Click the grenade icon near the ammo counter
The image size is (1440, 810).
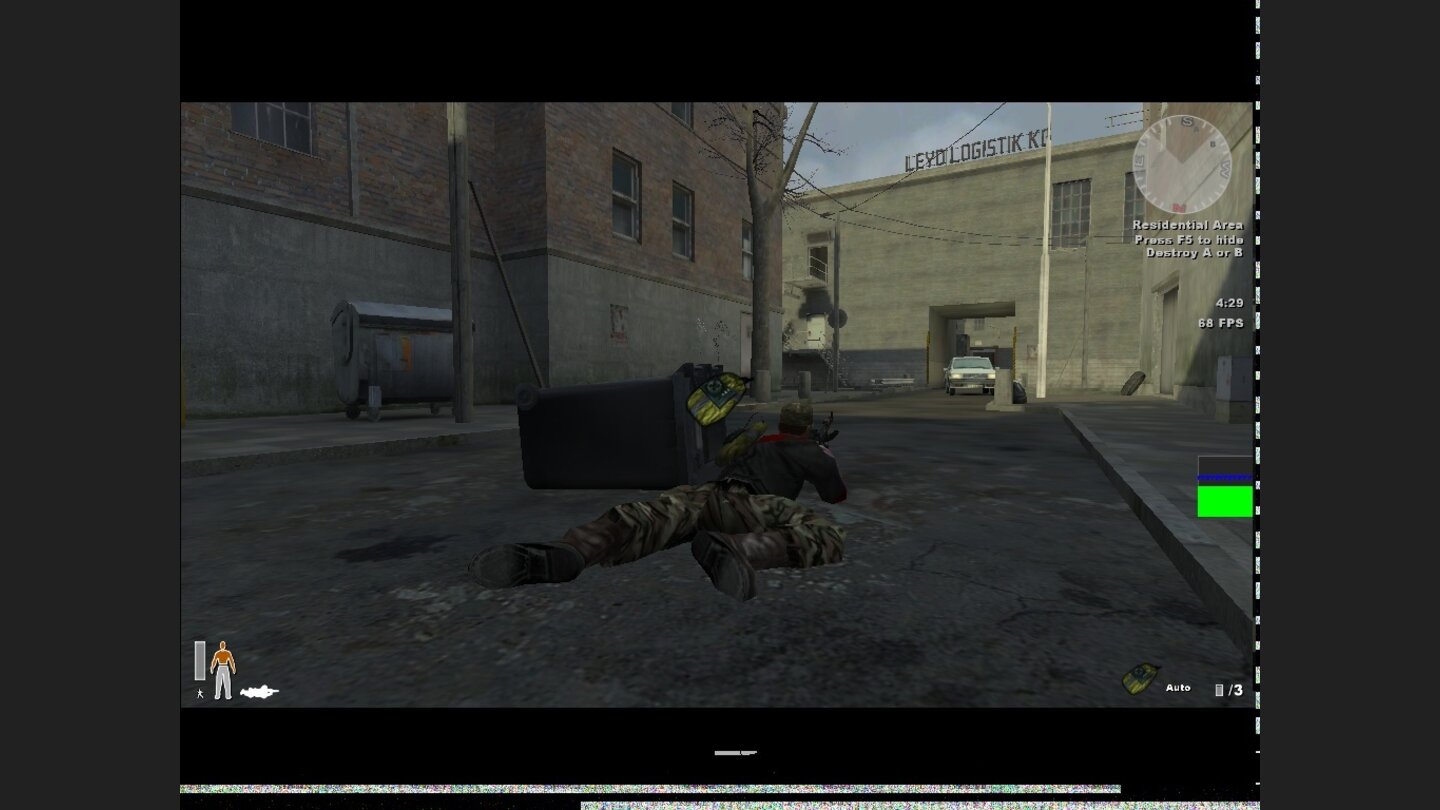click(1139, 678)
